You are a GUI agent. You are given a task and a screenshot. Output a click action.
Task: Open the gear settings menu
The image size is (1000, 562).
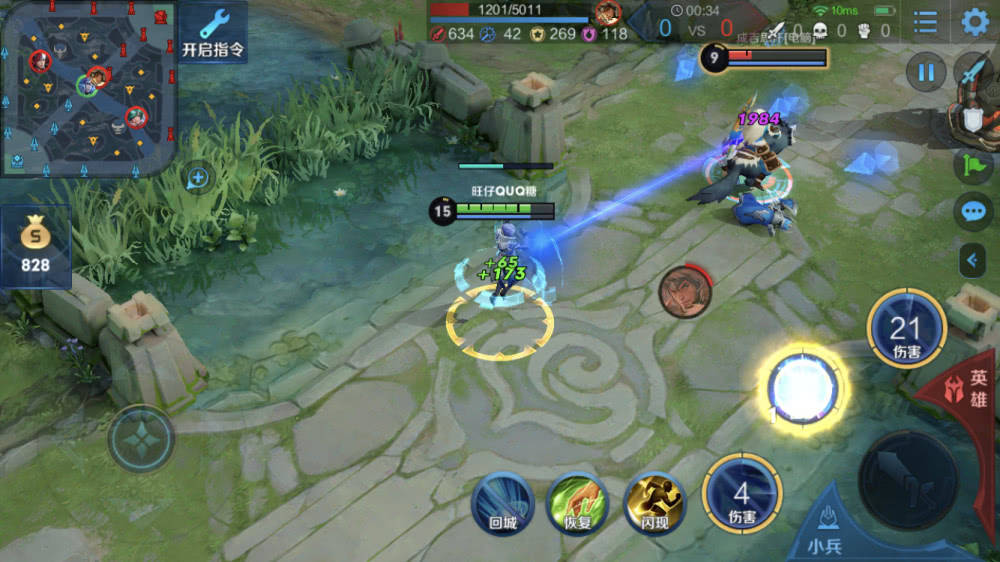coord(974,22)
